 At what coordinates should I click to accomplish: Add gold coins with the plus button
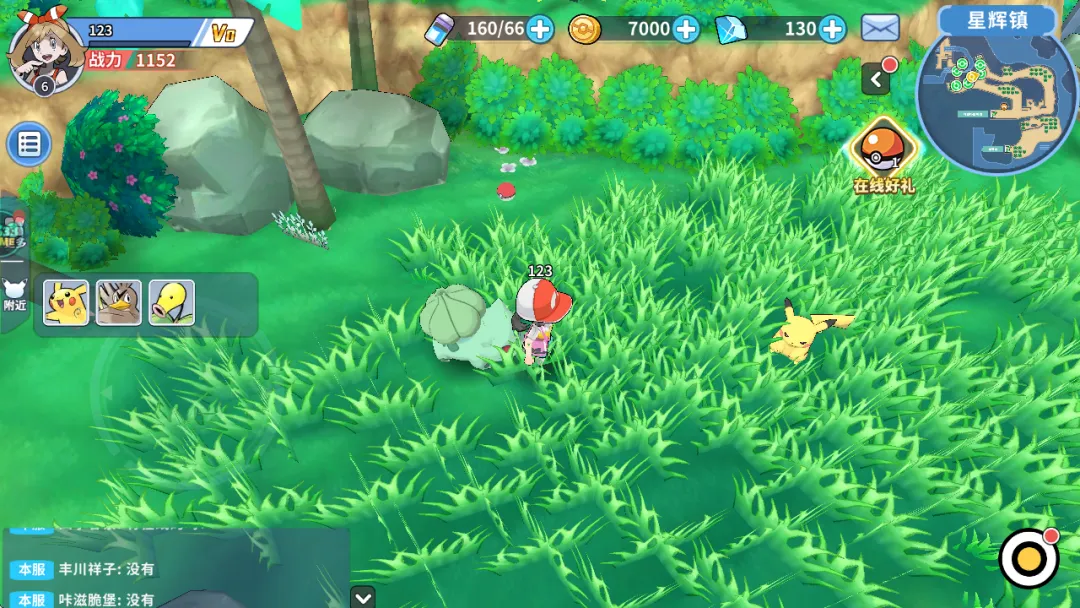pyautogui.click(x=686, y=29)
